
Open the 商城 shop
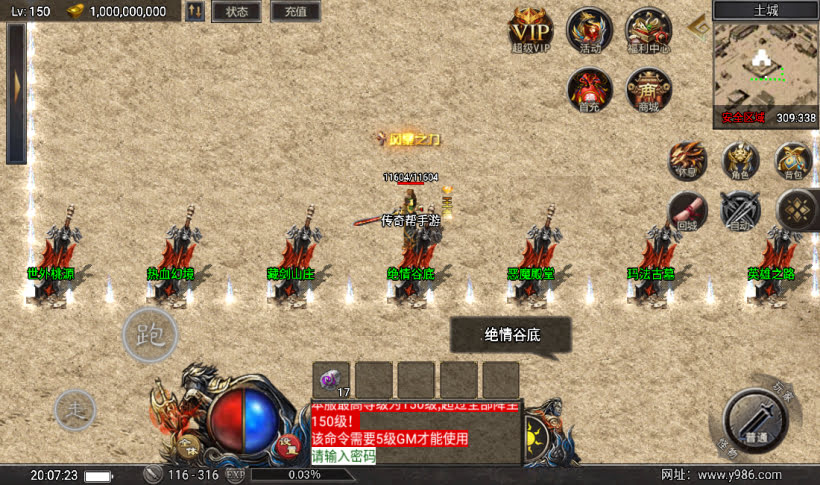[648, 90]
